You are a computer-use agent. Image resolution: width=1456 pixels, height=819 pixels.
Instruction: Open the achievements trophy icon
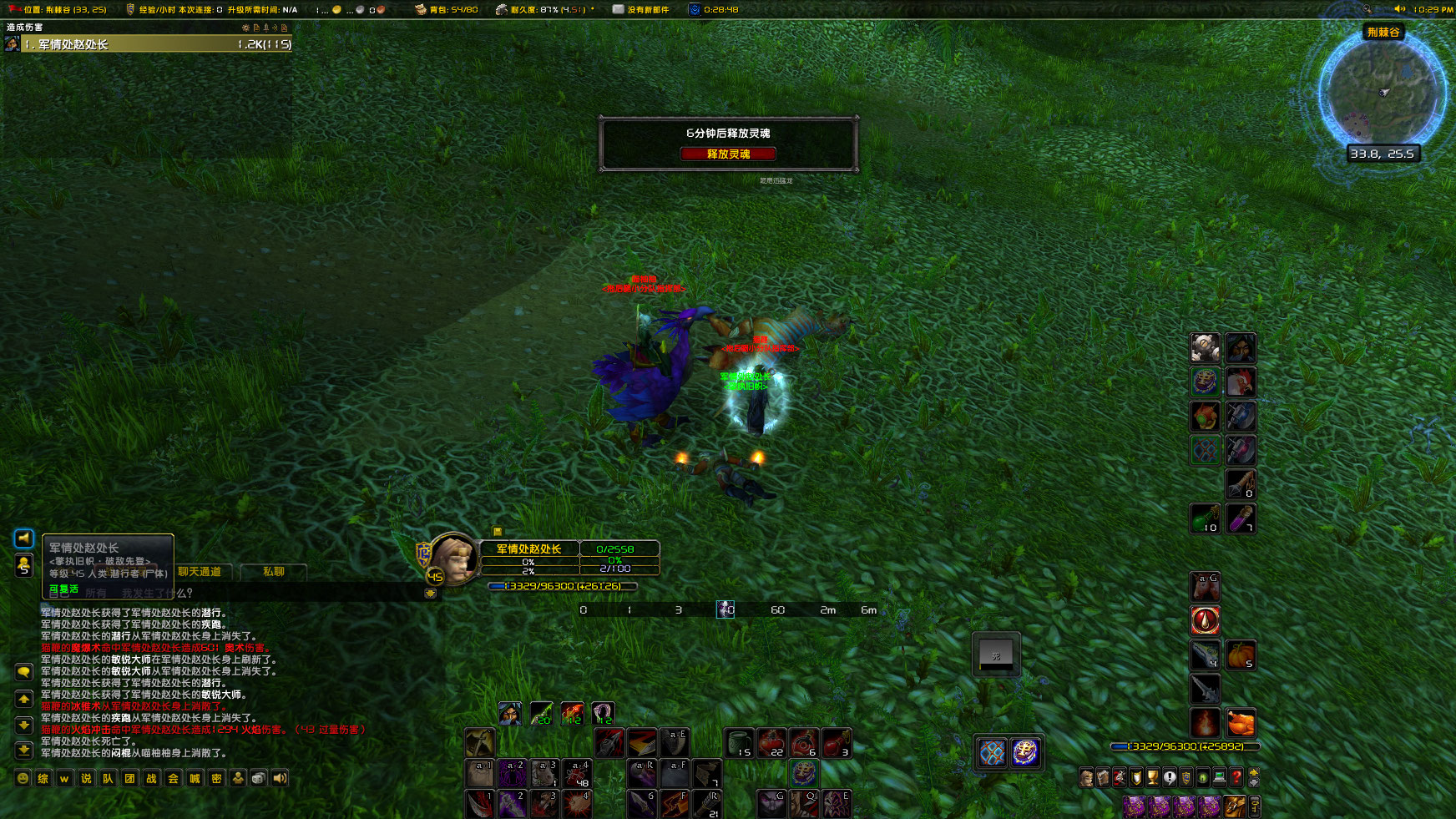click(x=1152, y=777)
